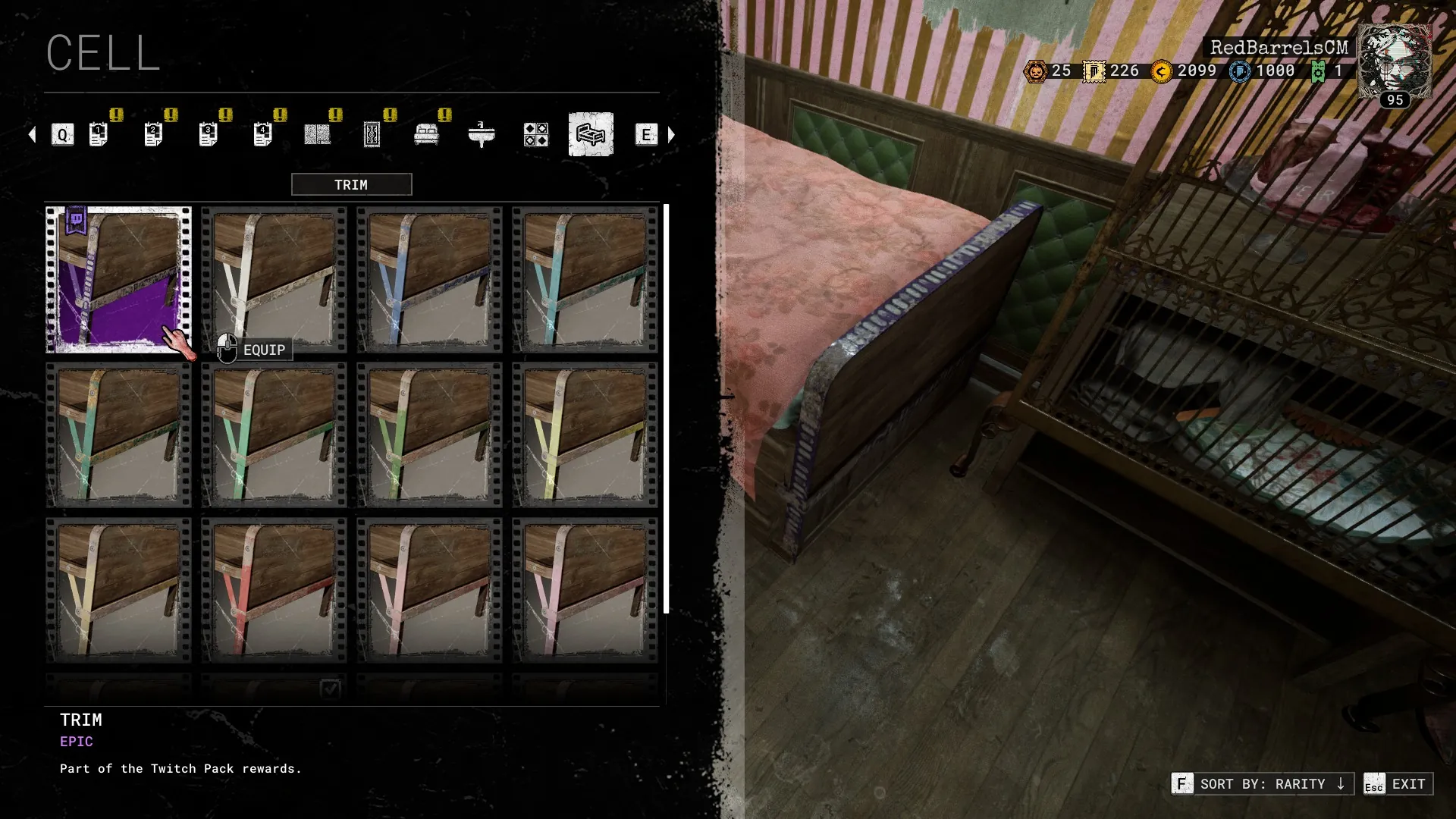
Task: Switch to the poster 2 category tab
Action: coord(153,134)
